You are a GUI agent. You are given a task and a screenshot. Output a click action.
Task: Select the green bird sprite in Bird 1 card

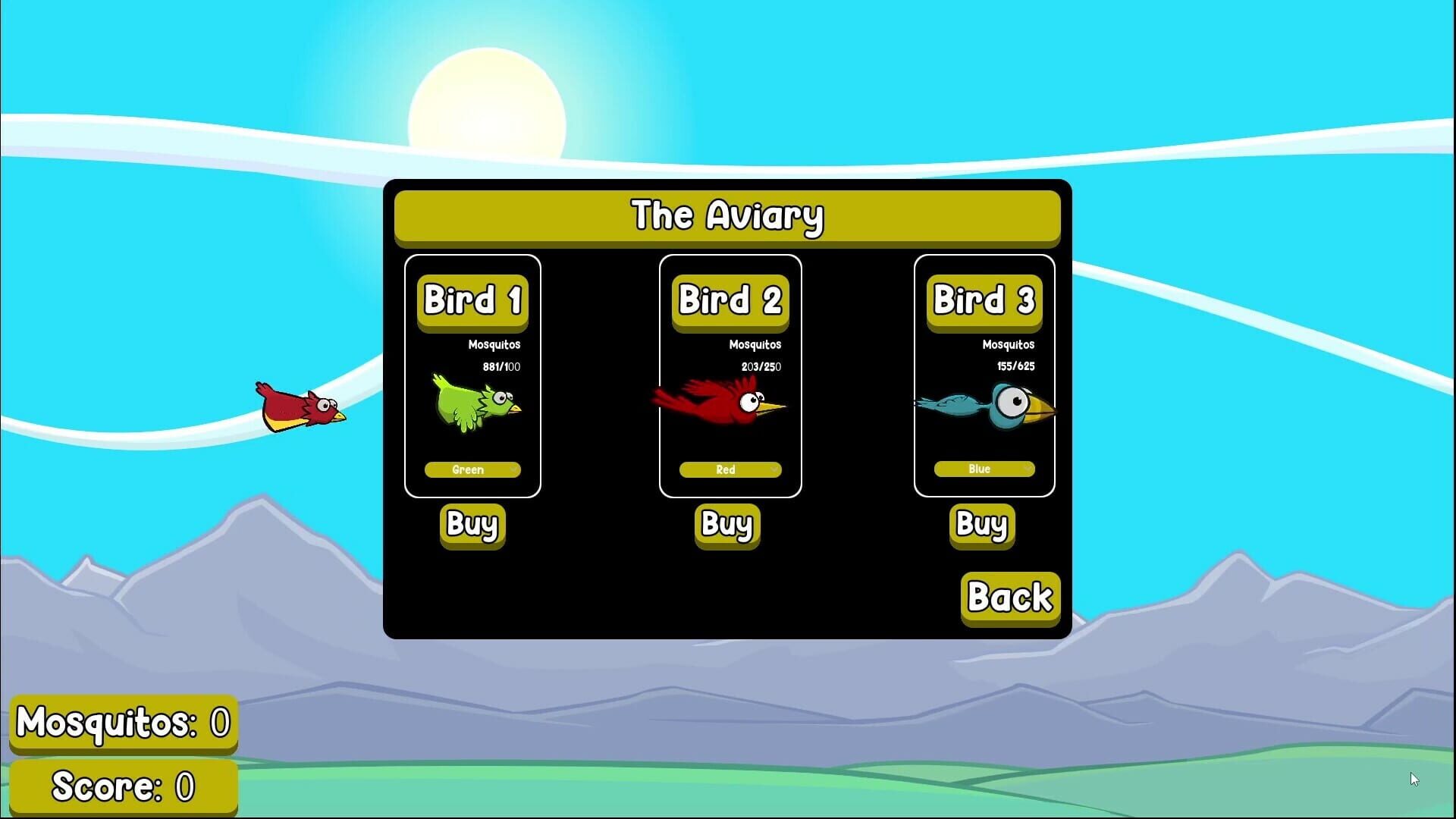(474, 403)
